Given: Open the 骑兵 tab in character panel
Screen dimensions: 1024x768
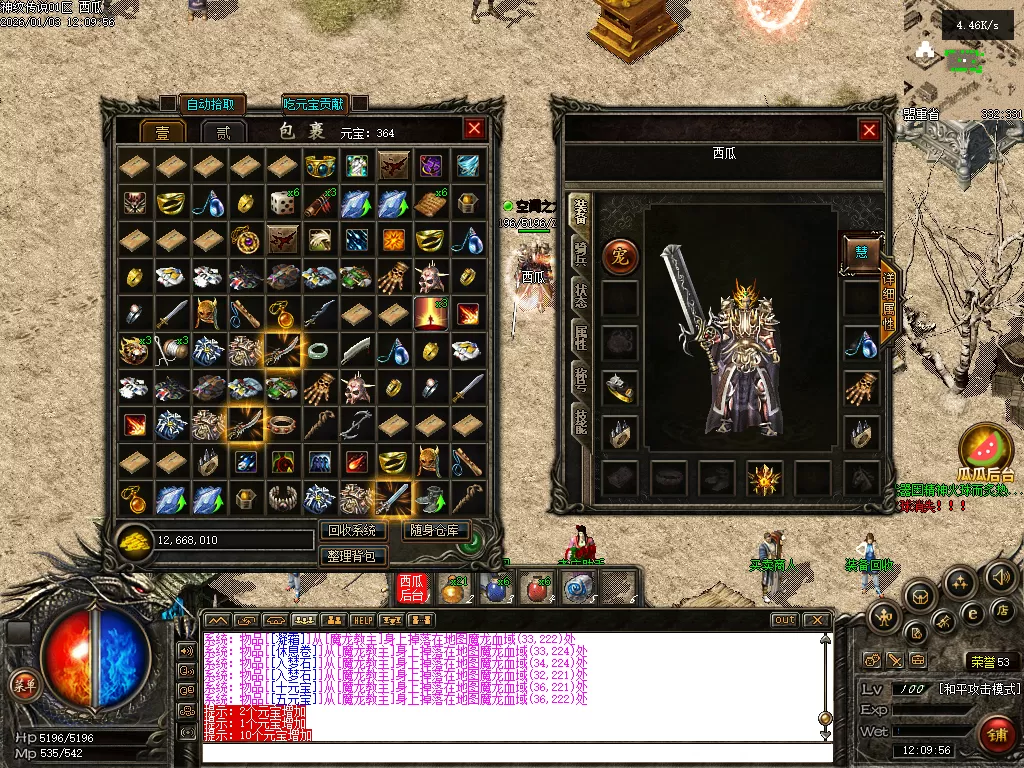Looking at the screenshot, I should coord(580,252).
